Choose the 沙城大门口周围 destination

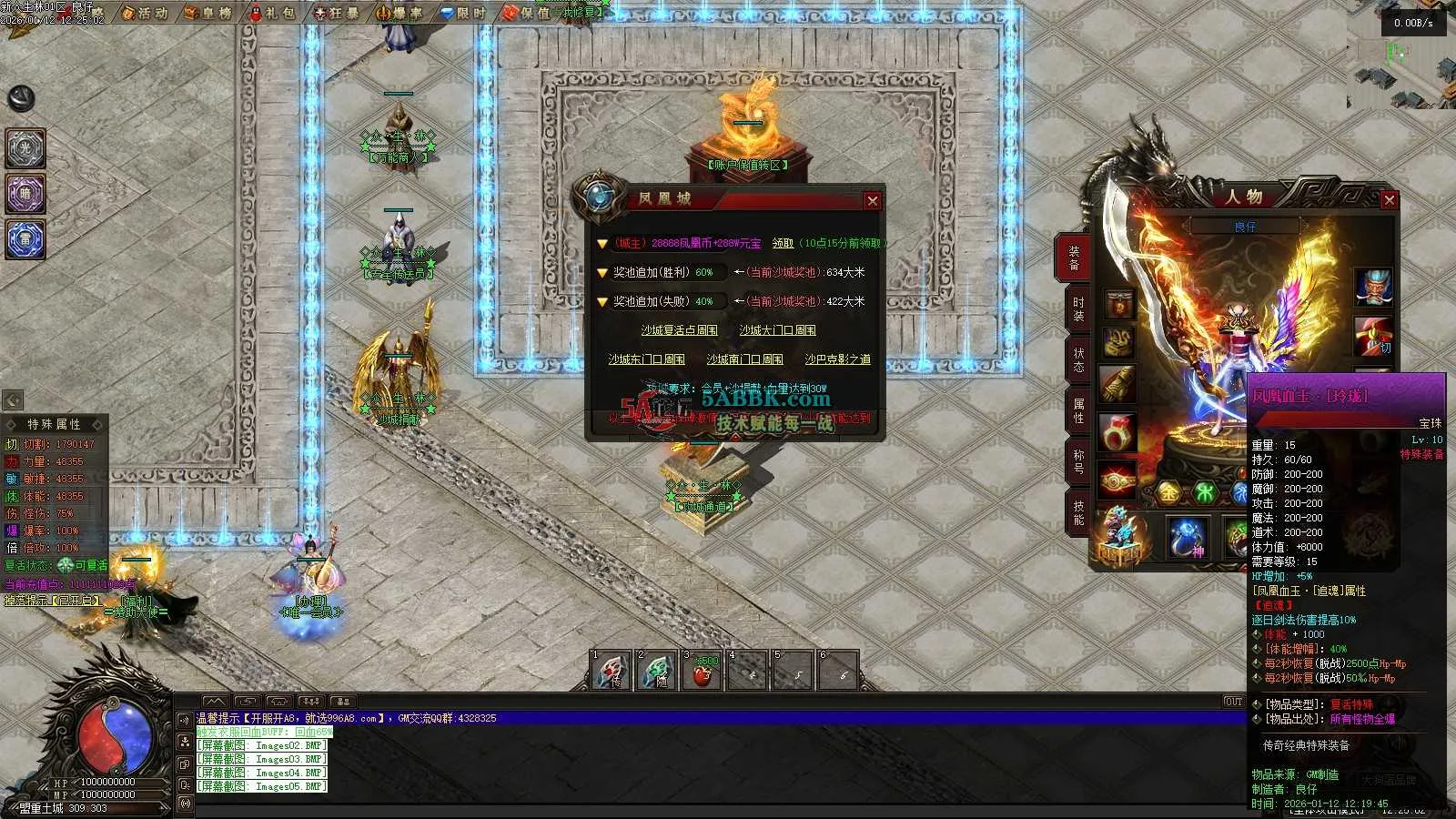click(x=777, y=330)
